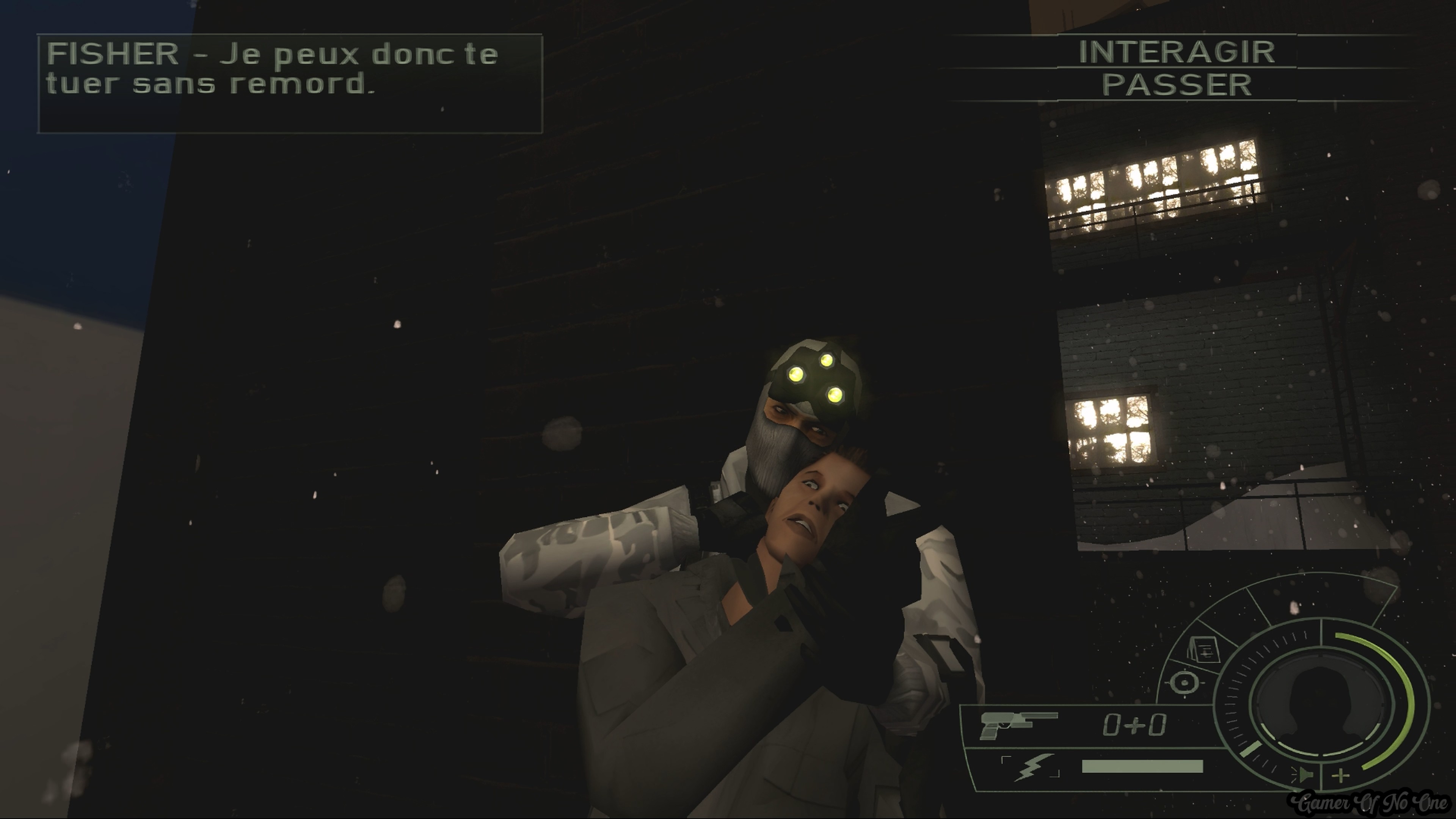1456x819 pixels.
Task: Click the crosshair target icon
Action: tap(1184, 682)
